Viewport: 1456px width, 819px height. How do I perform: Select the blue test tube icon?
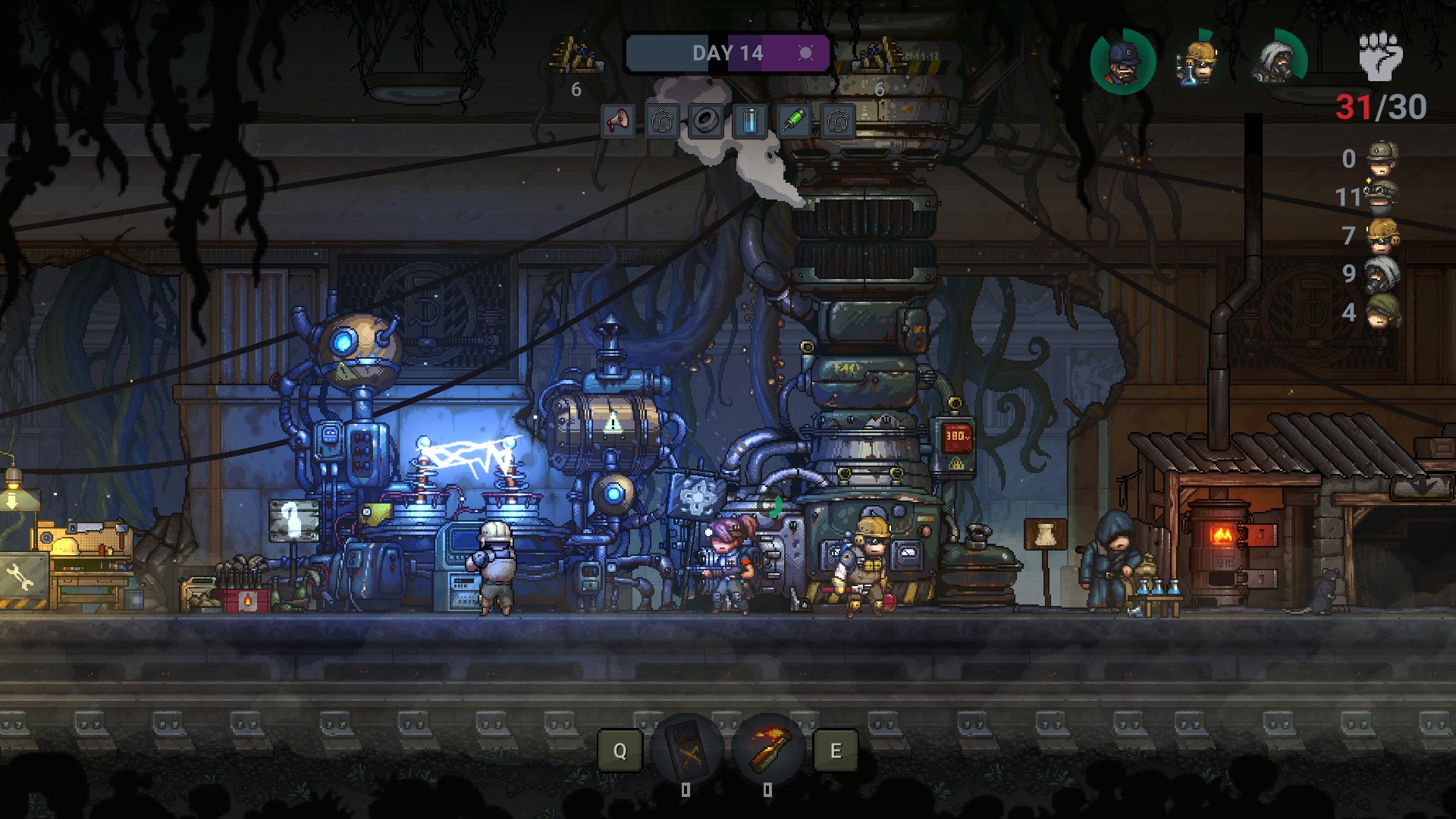point(750,121)
